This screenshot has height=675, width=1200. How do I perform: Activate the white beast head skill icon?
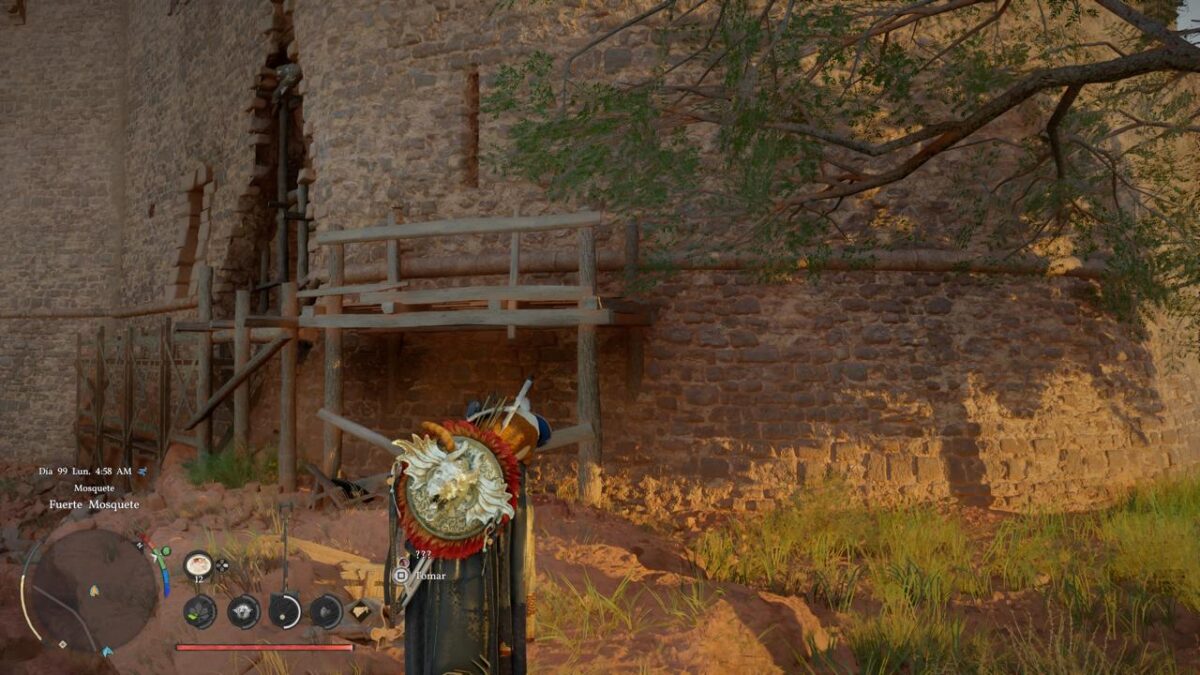pyautogui.click(x=243, y=610)
